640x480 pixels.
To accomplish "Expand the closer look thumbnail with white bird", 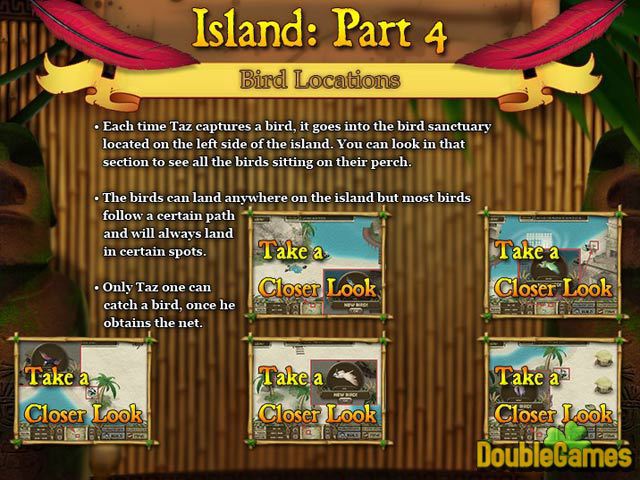I will click(317, 392).
